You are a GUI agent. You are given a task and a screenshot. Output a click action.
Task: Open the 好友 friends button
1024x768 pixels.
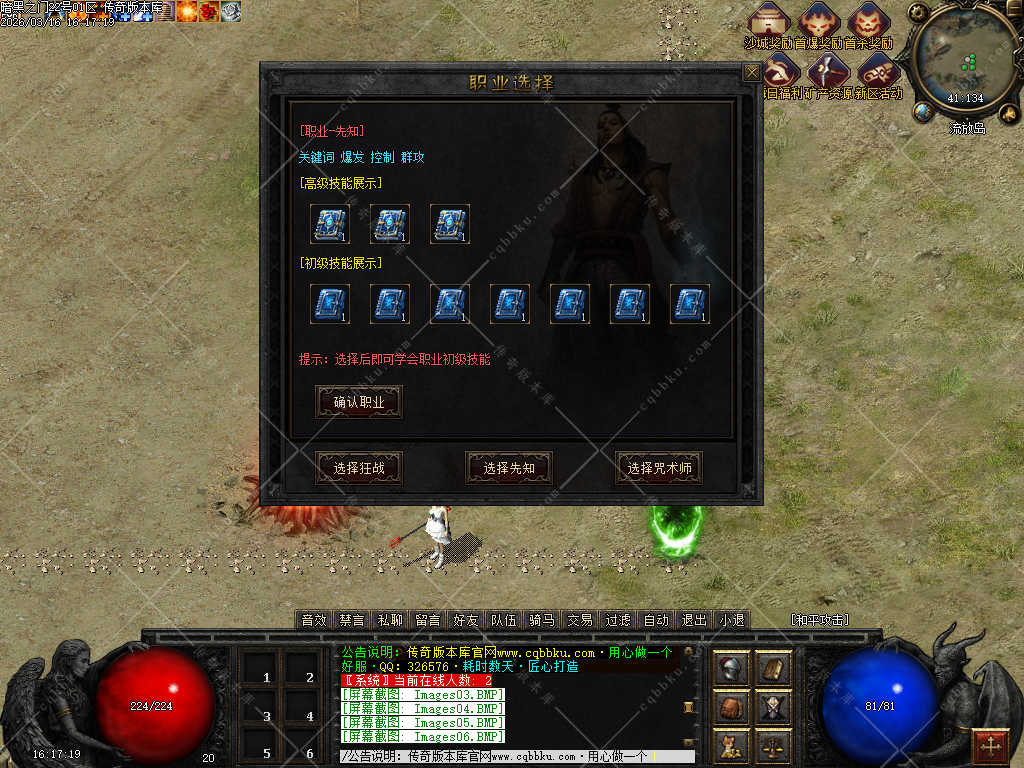click(x=465, y=620)
